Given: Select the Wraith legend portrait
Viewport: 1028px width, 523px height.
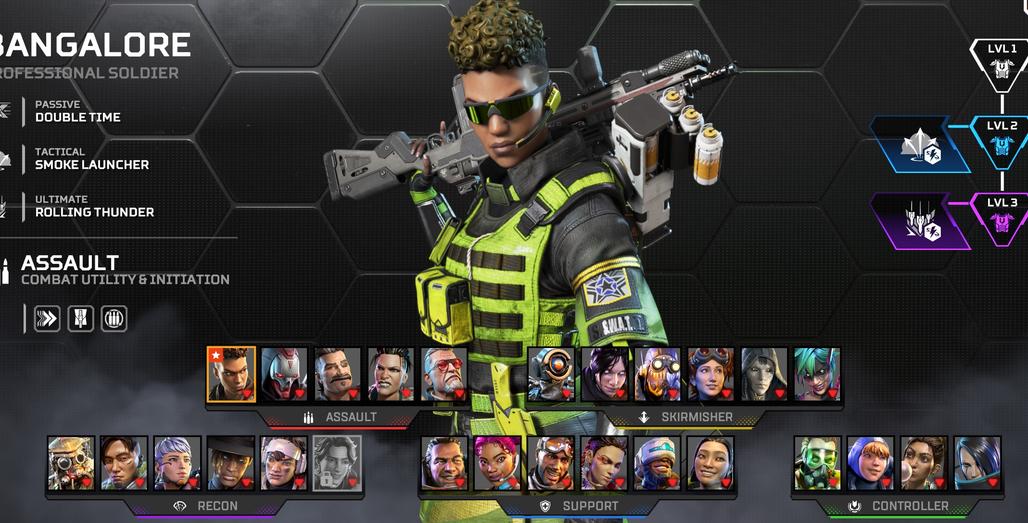Looking at the screenshot, I should coord(604,375).
